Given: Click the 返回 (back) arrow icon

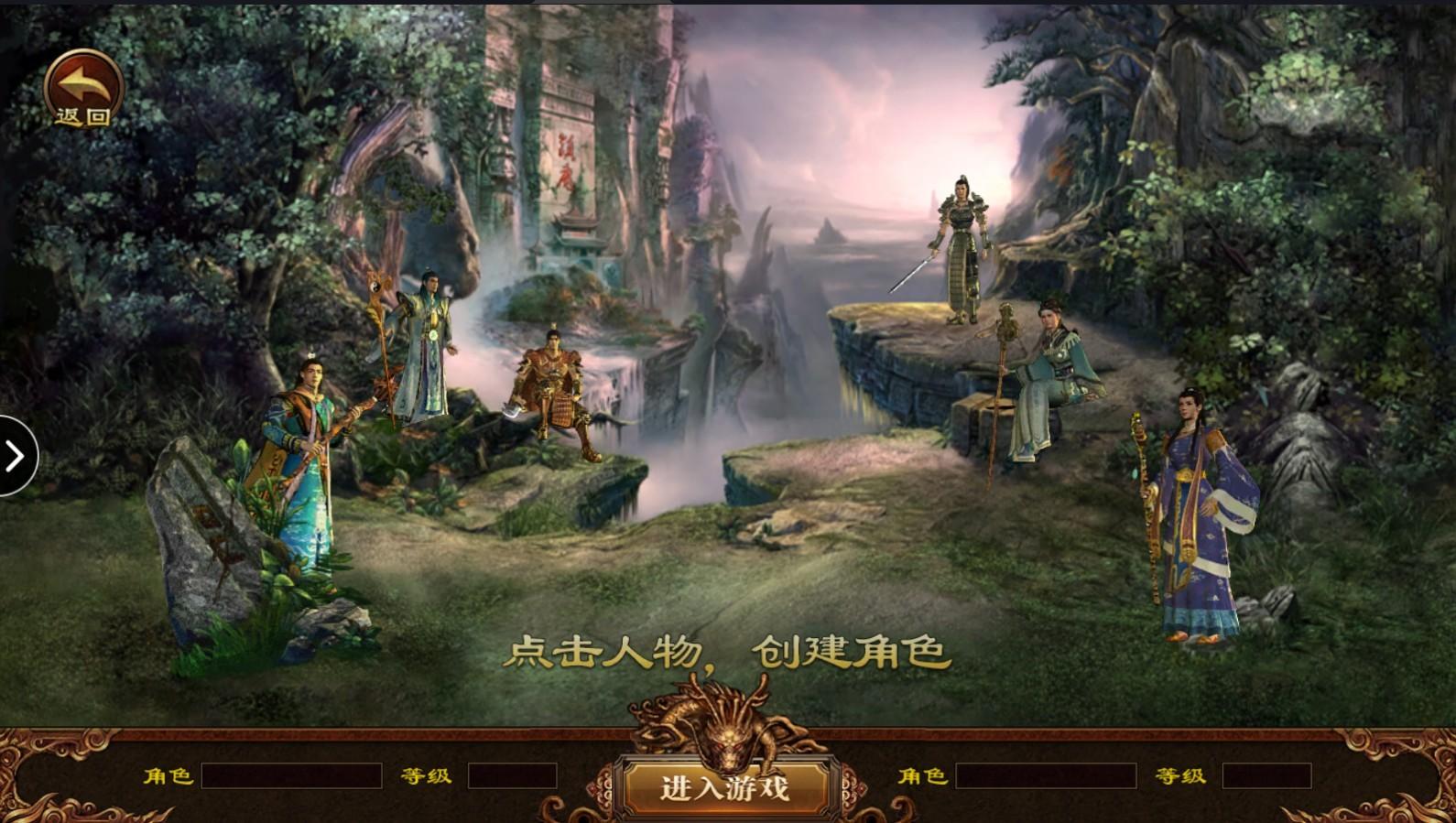Looking at the screenshot, I should tap(82, 87).
